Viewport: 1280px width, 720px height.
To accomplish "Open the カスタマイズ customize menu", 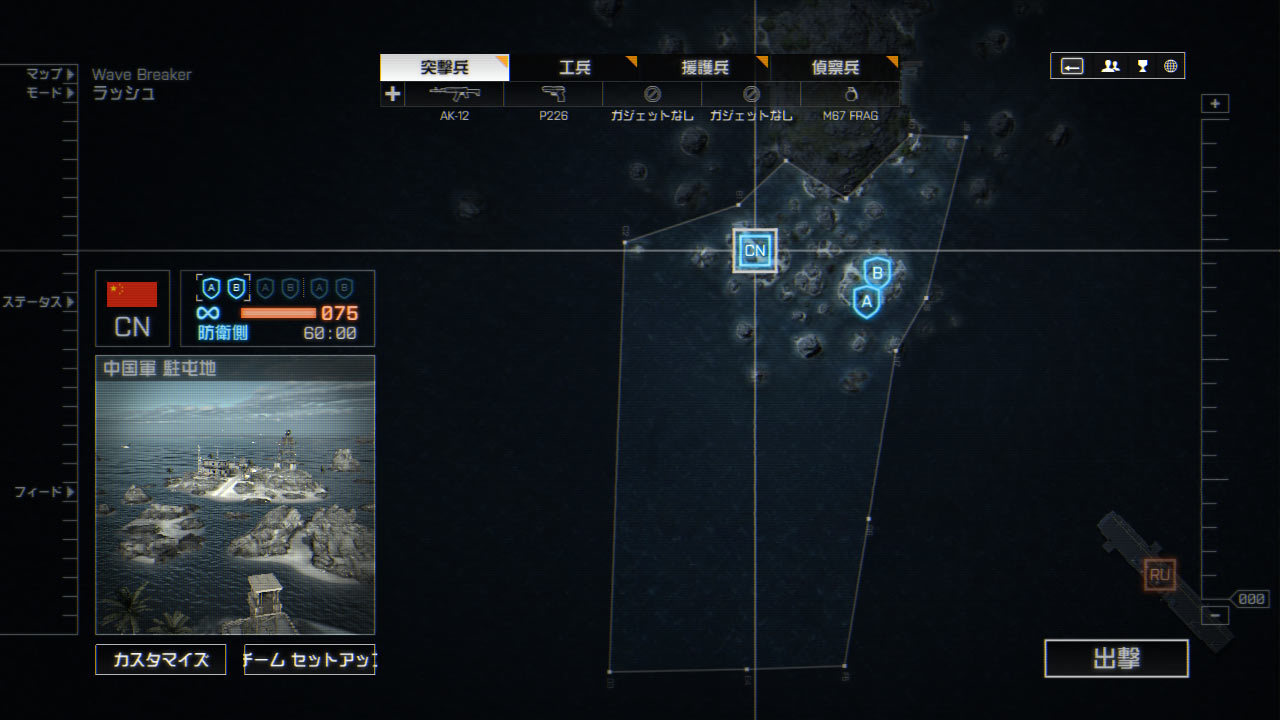I will pos(160,660).
